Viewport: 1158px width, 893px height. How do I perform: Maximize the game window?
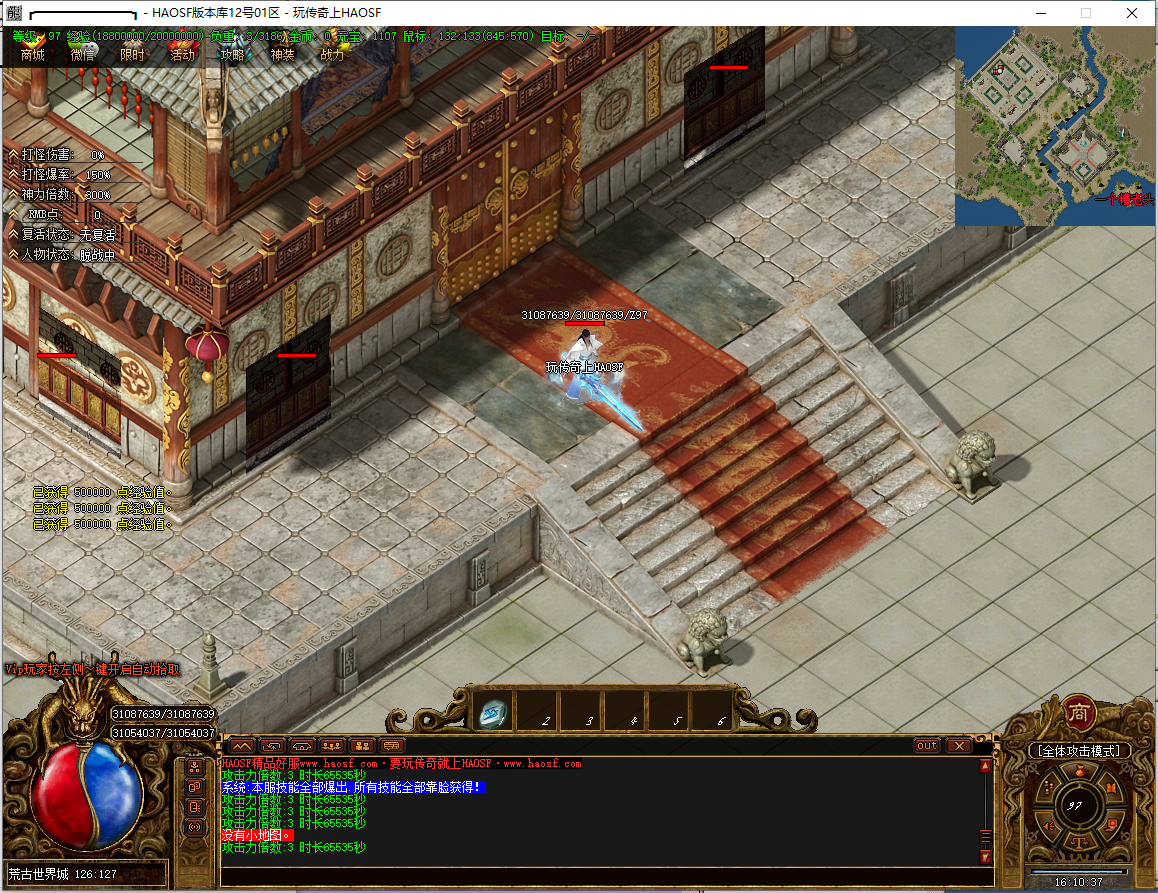tap(1086, 13)
